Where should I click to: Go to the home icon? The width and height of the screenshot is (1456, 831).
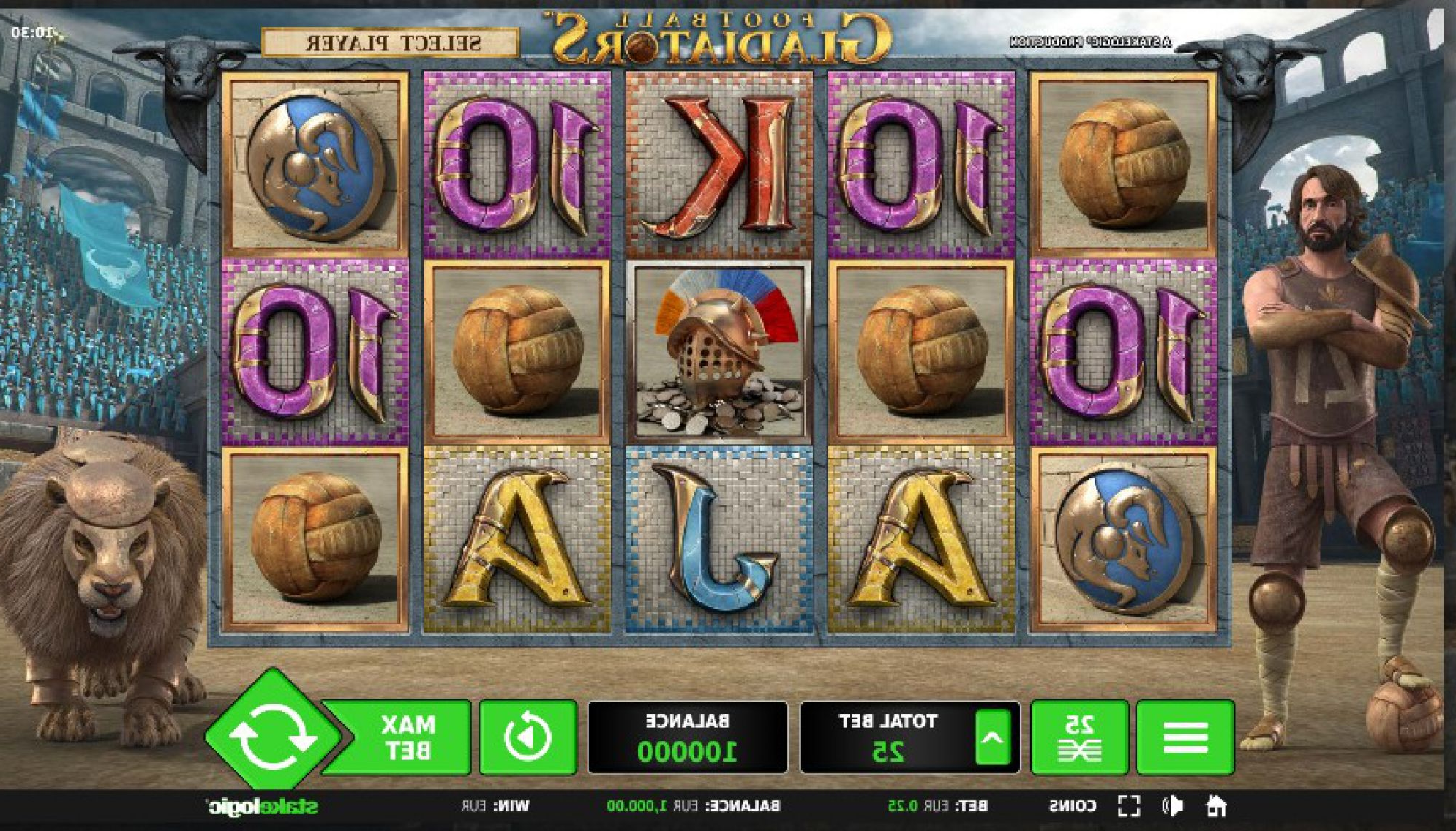(1215, 806)
